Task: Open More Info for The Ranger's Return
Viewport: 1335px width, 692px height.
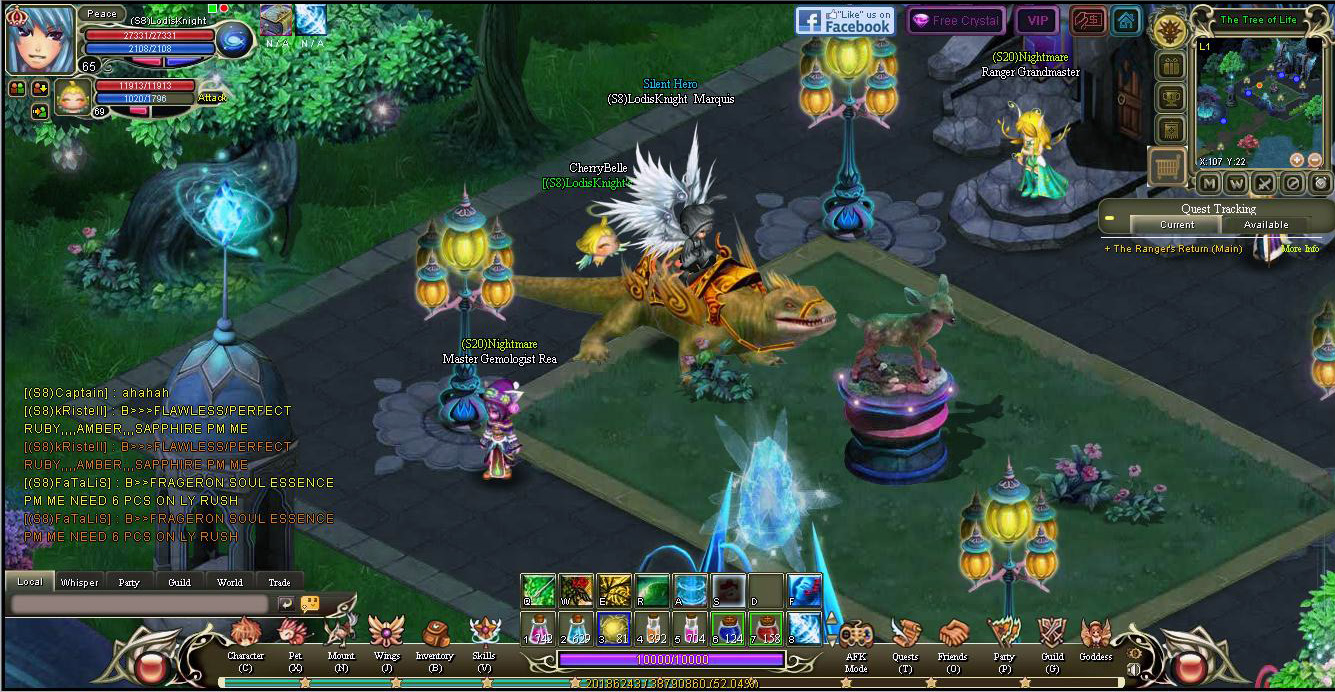Action: [x=1300, y=249]
